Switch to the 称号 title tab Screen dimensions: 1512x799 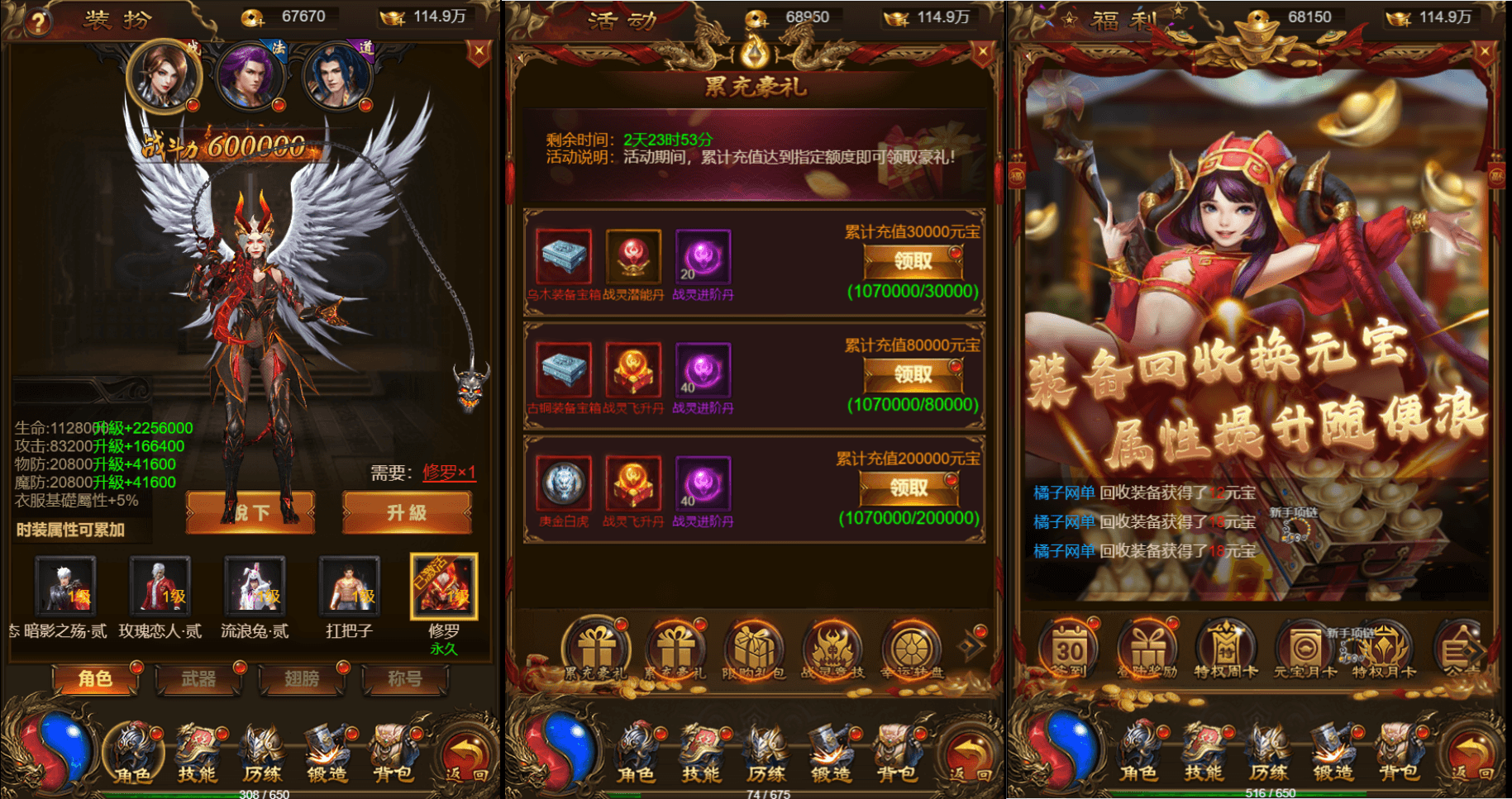405,679
